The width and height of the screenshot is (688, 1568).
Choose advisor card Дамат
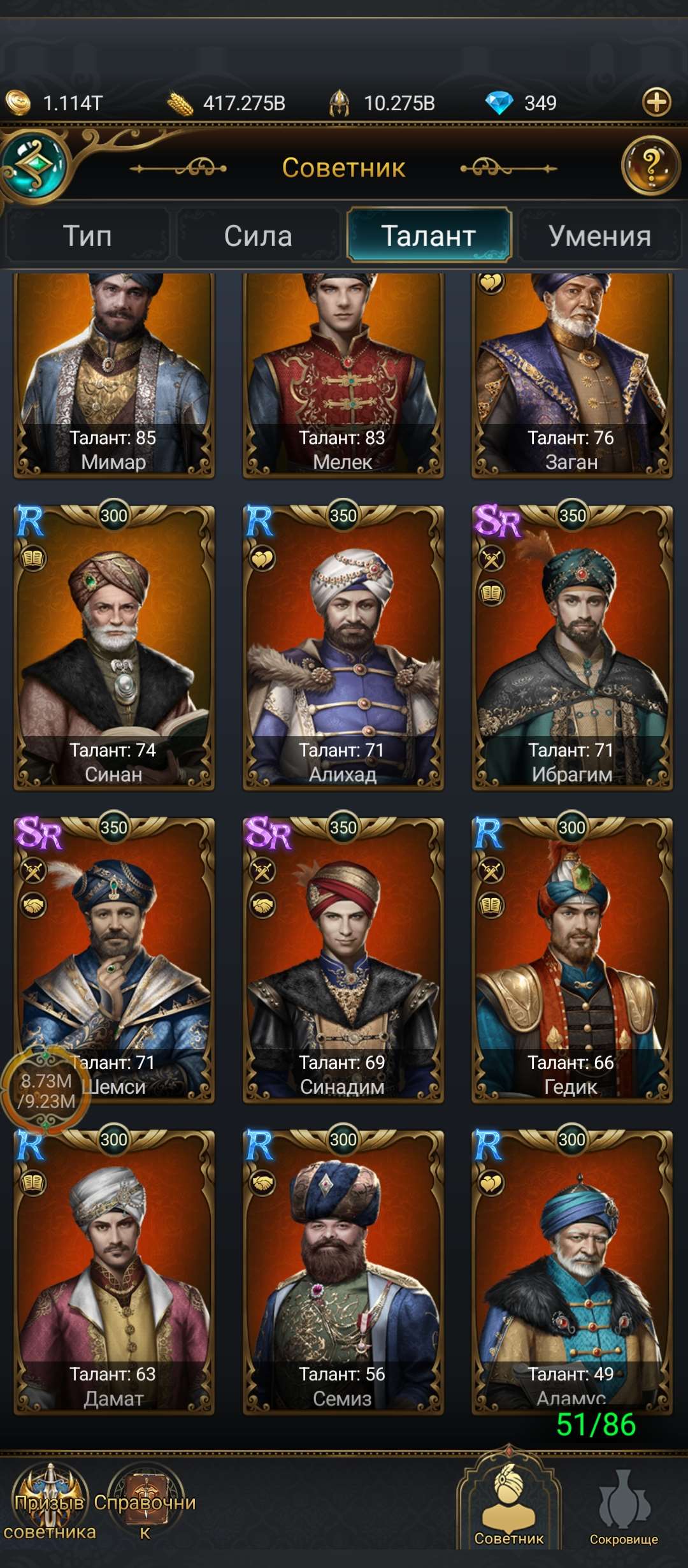(114, 1272)
